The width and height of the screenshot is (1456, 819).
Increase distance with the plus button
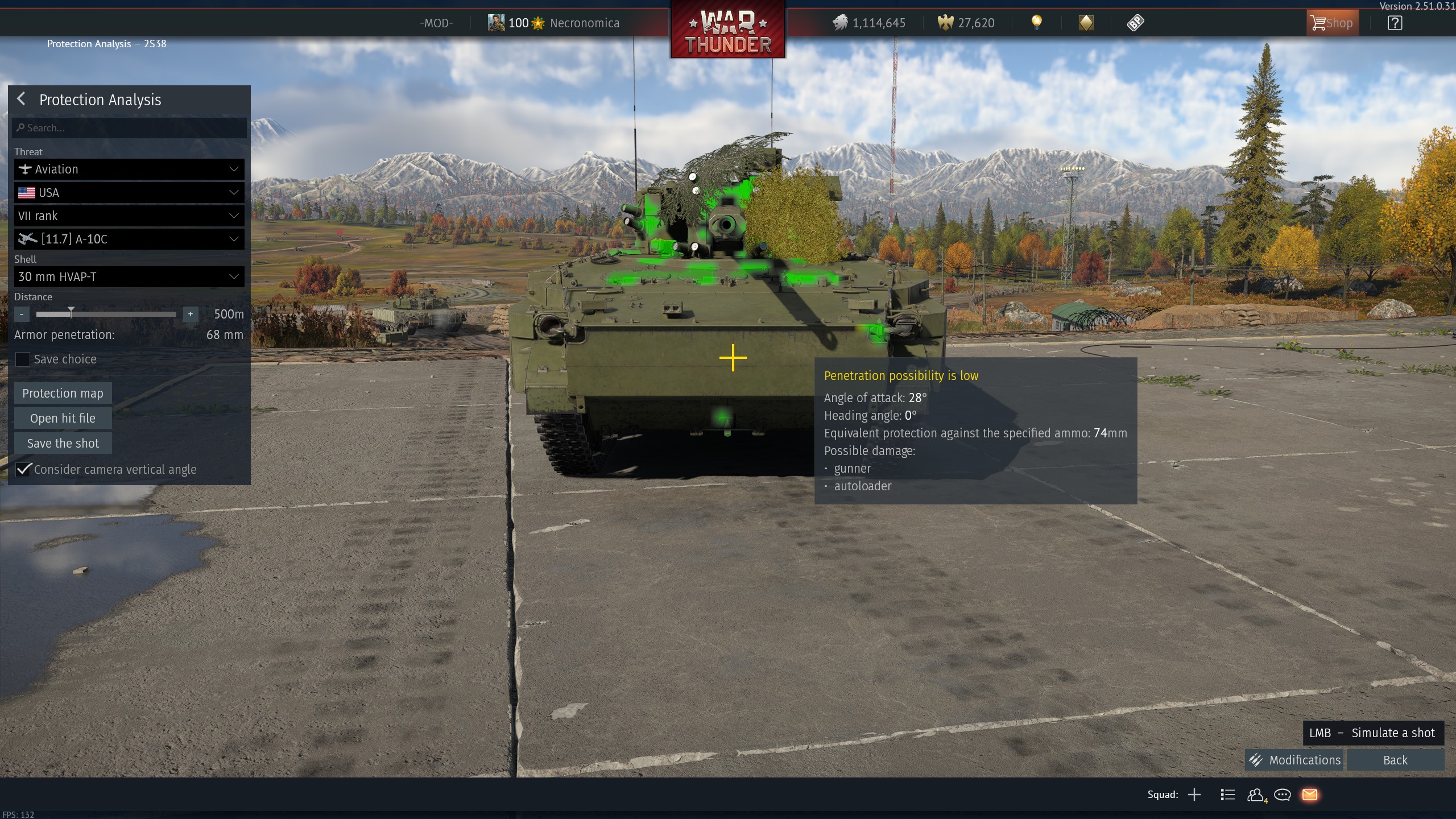click(191, 314)
